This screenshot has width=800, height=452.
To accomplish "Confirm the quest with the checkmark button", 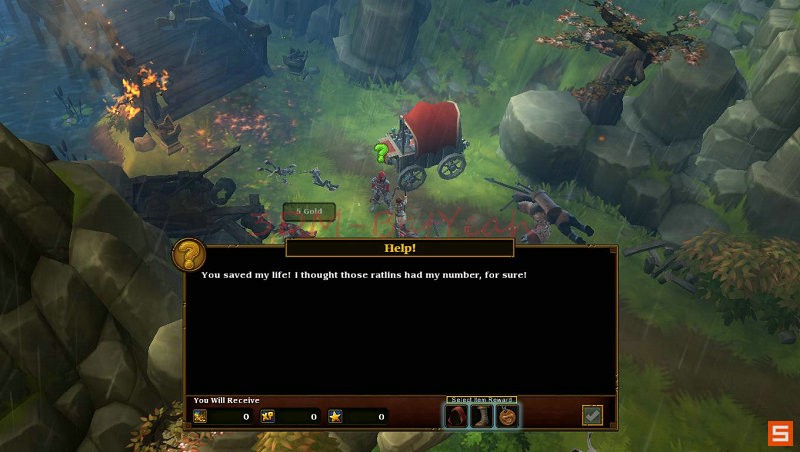I will point(593,415).
